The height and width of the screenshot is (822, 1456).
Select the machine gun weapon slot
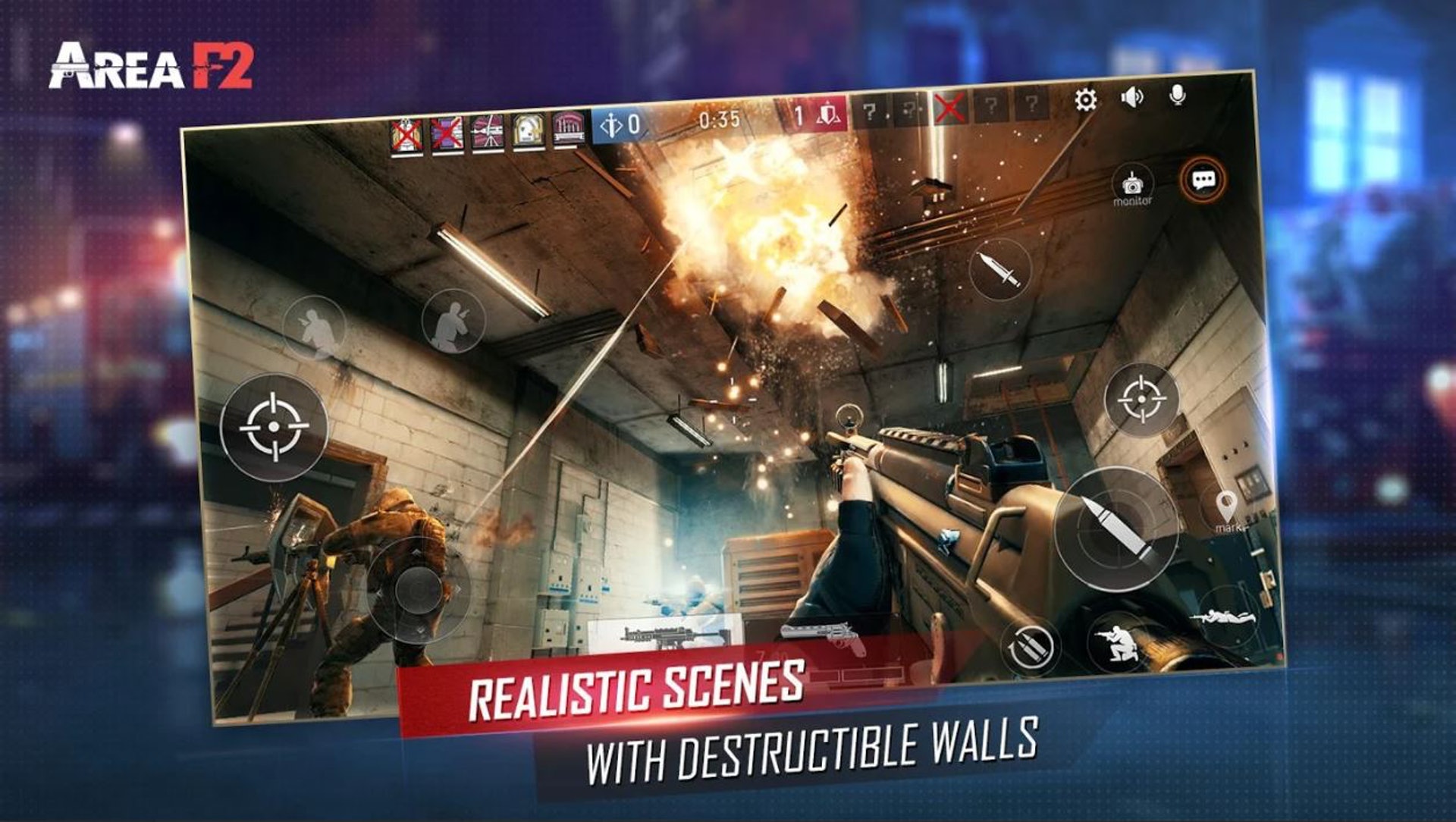(665, 635)
